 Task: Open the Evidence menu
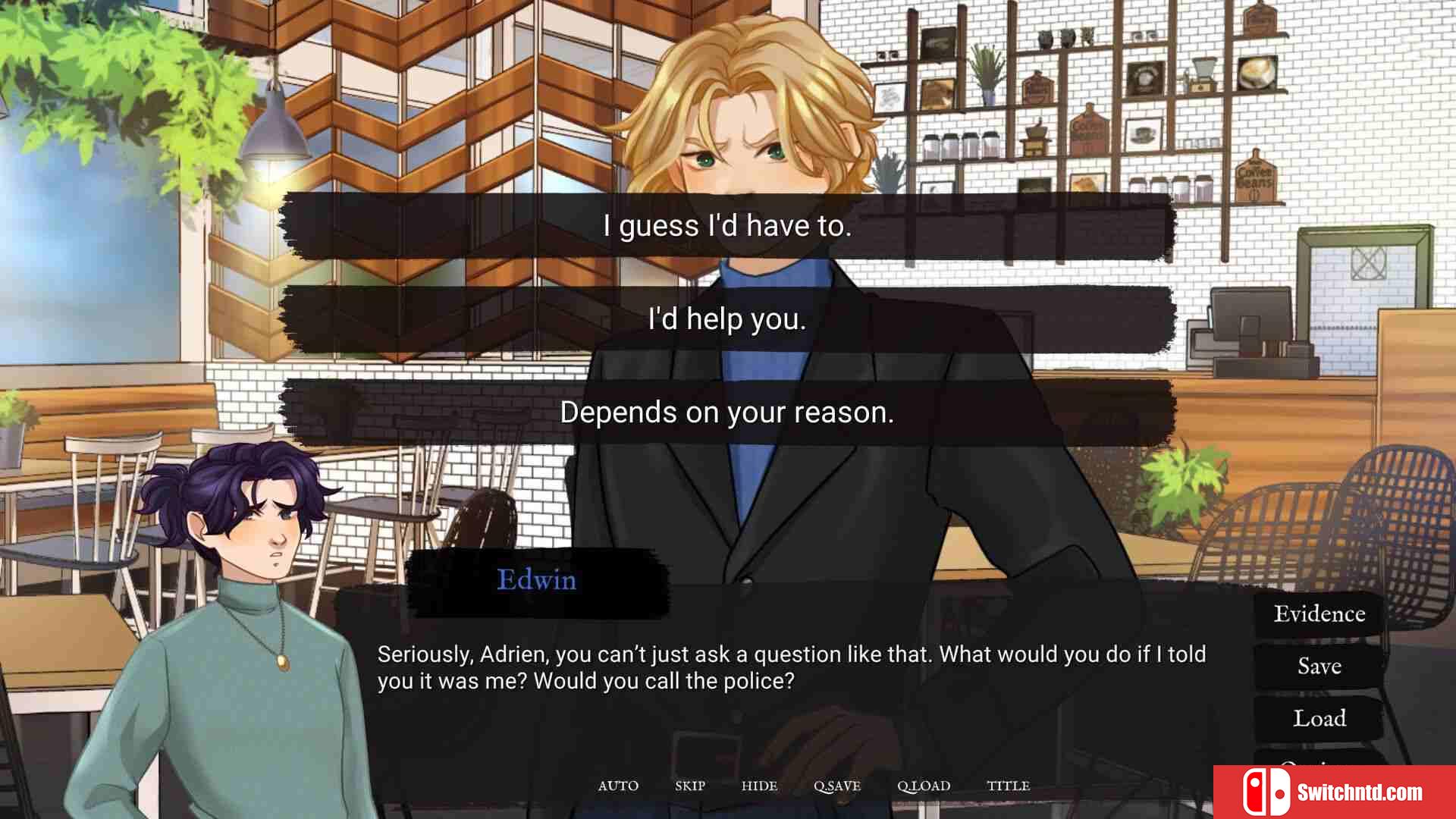point(1319,613)
